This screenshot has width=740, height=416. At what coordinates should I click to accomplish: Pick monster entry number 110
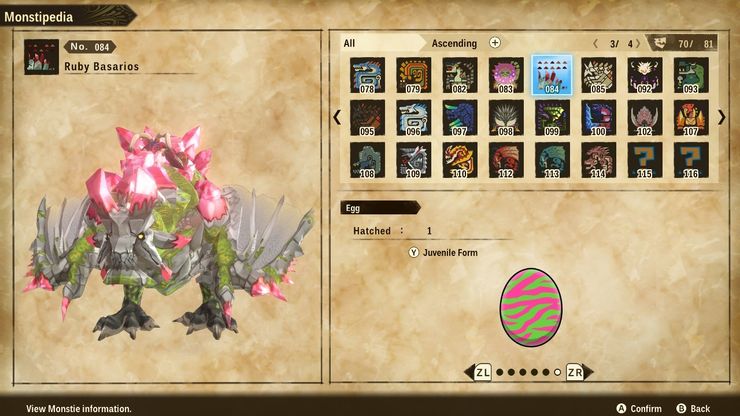point(458,160)
